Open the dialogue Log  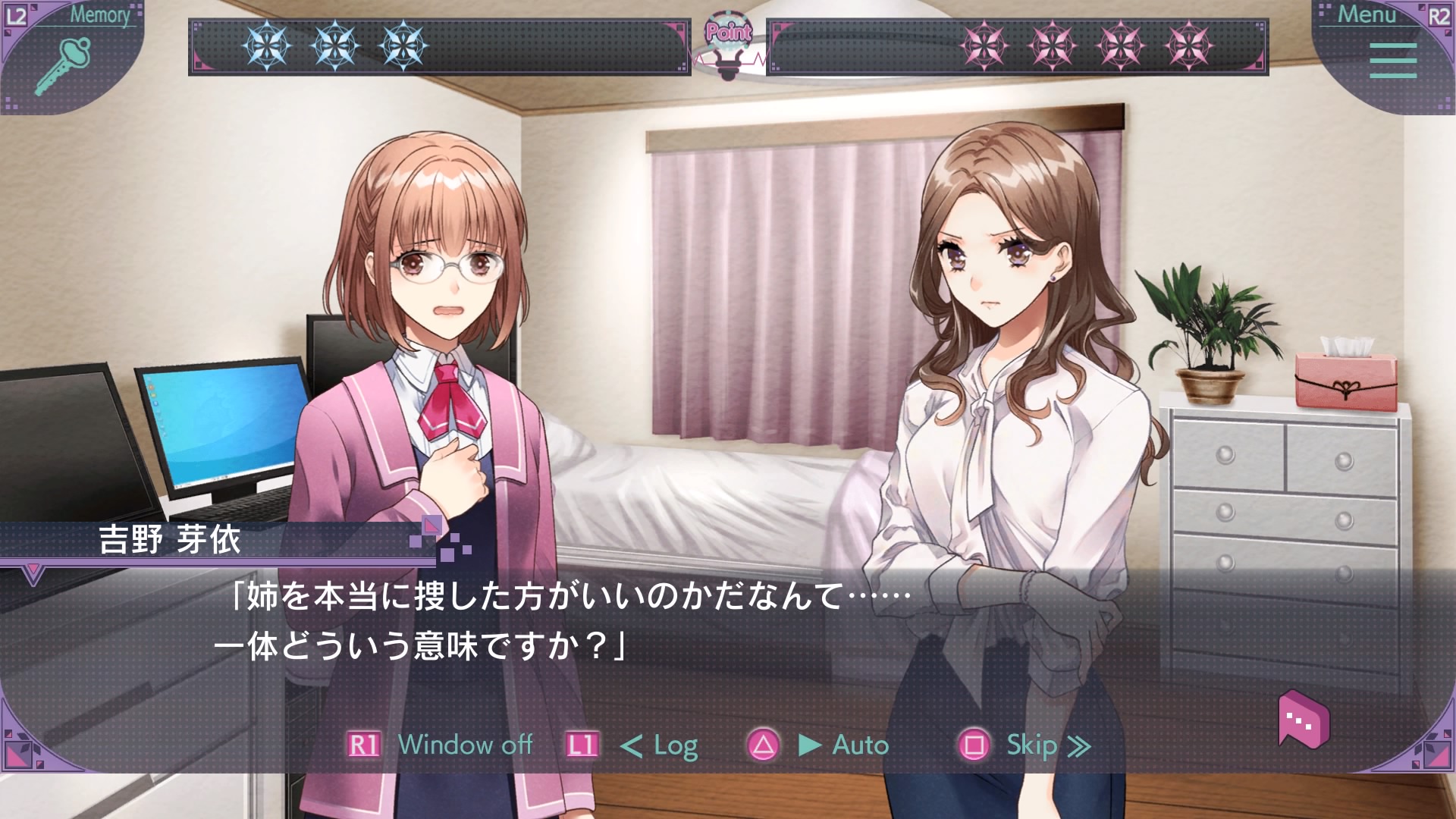(658, 746)
